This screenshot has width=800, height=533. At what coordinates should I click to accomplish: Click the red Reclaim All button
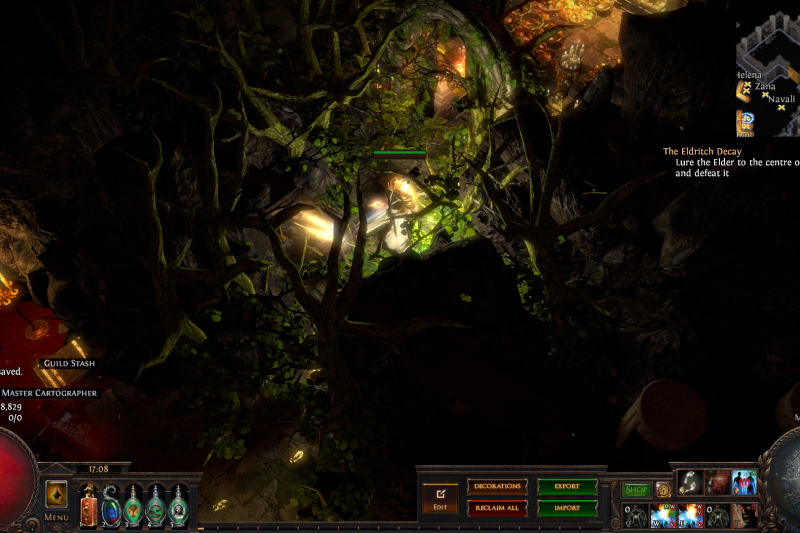pyautogui.click(x=497, y=508)
